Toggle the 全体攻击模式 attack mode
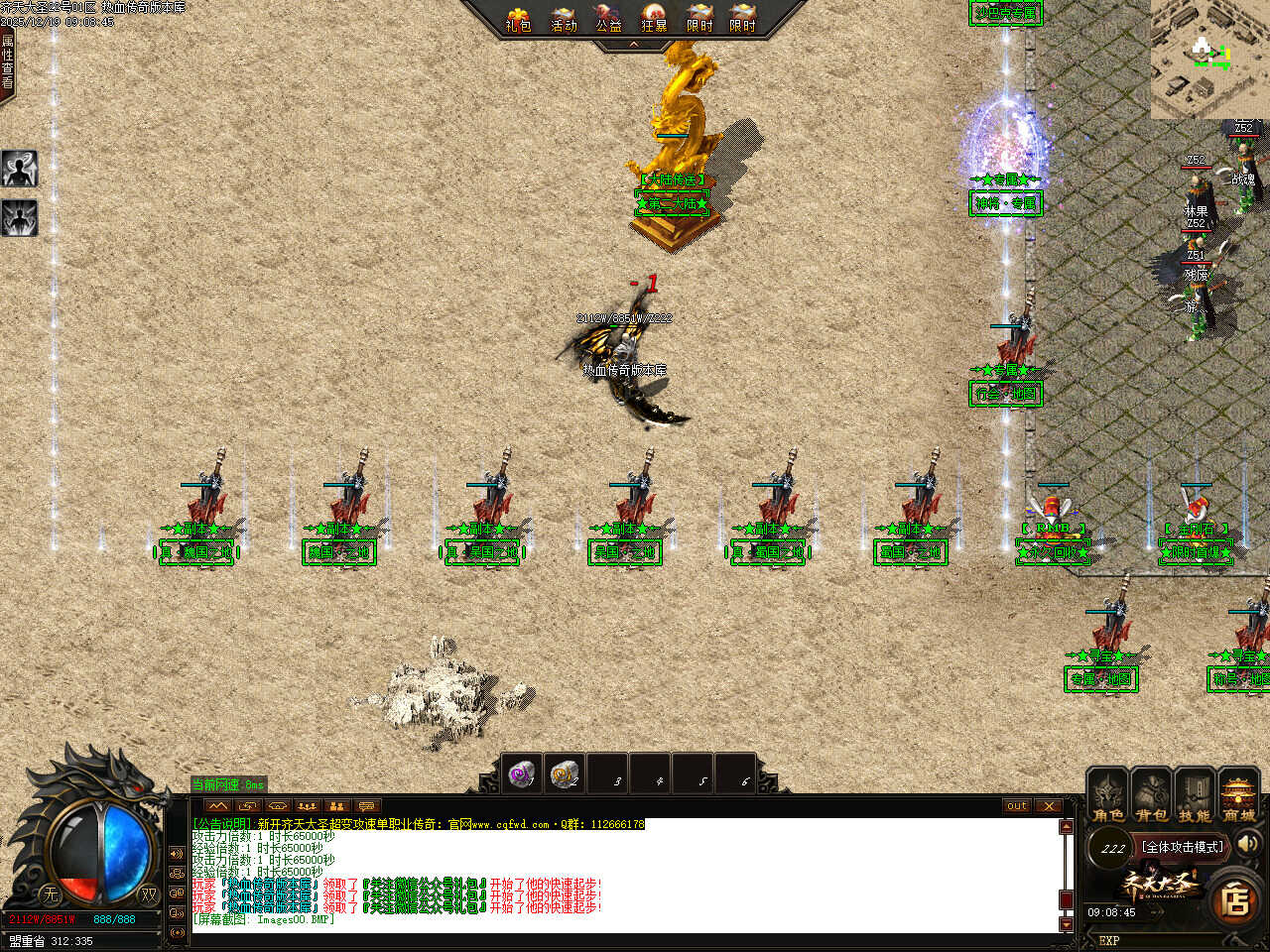Viewport: 1270px width, 952px height. tap(1183, 847)
